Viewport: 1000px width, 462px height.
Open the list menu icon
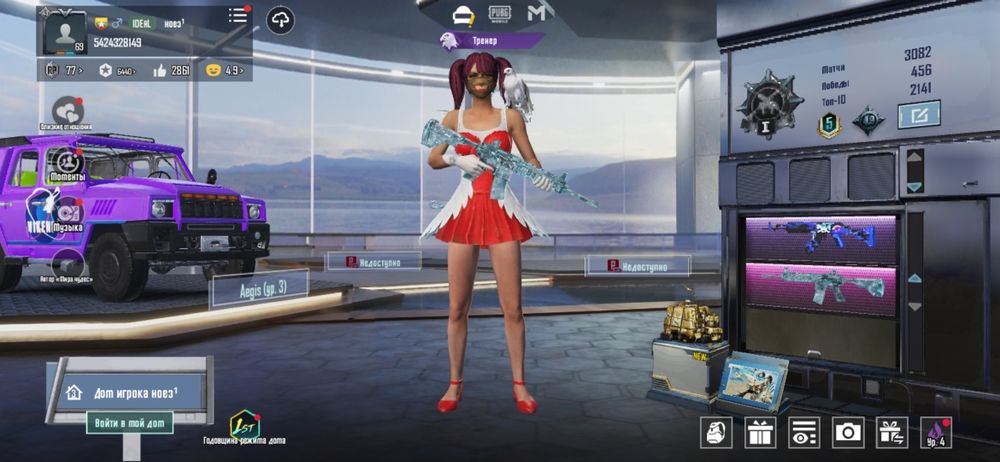pos(238,15)
